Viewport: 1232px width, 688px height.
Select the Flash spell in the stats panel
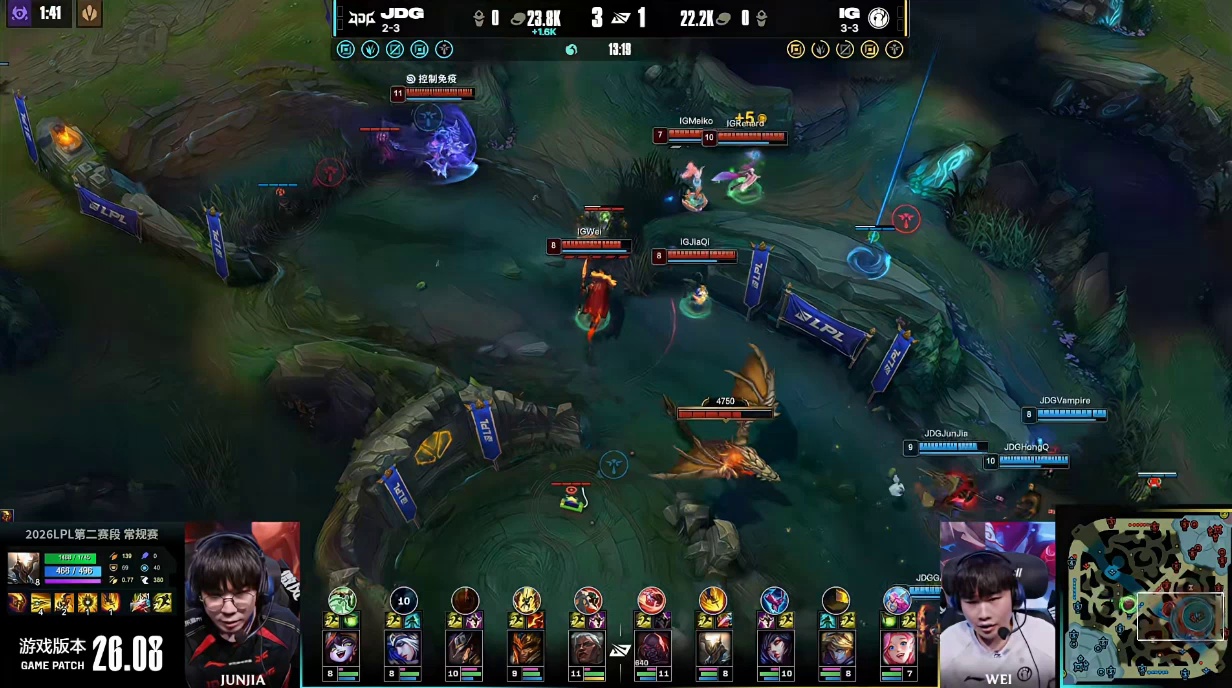click(162, 603)
